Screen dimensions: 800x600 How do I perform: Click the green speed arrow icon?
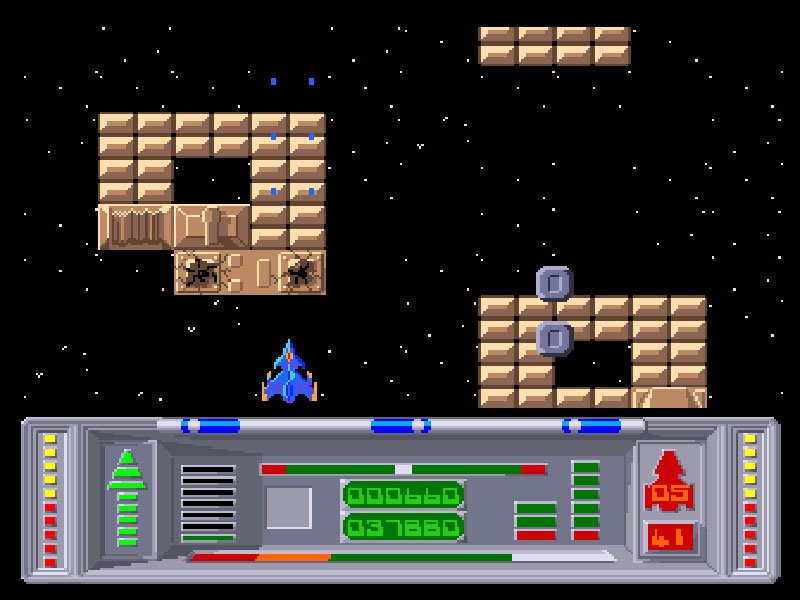pos(127,497)
